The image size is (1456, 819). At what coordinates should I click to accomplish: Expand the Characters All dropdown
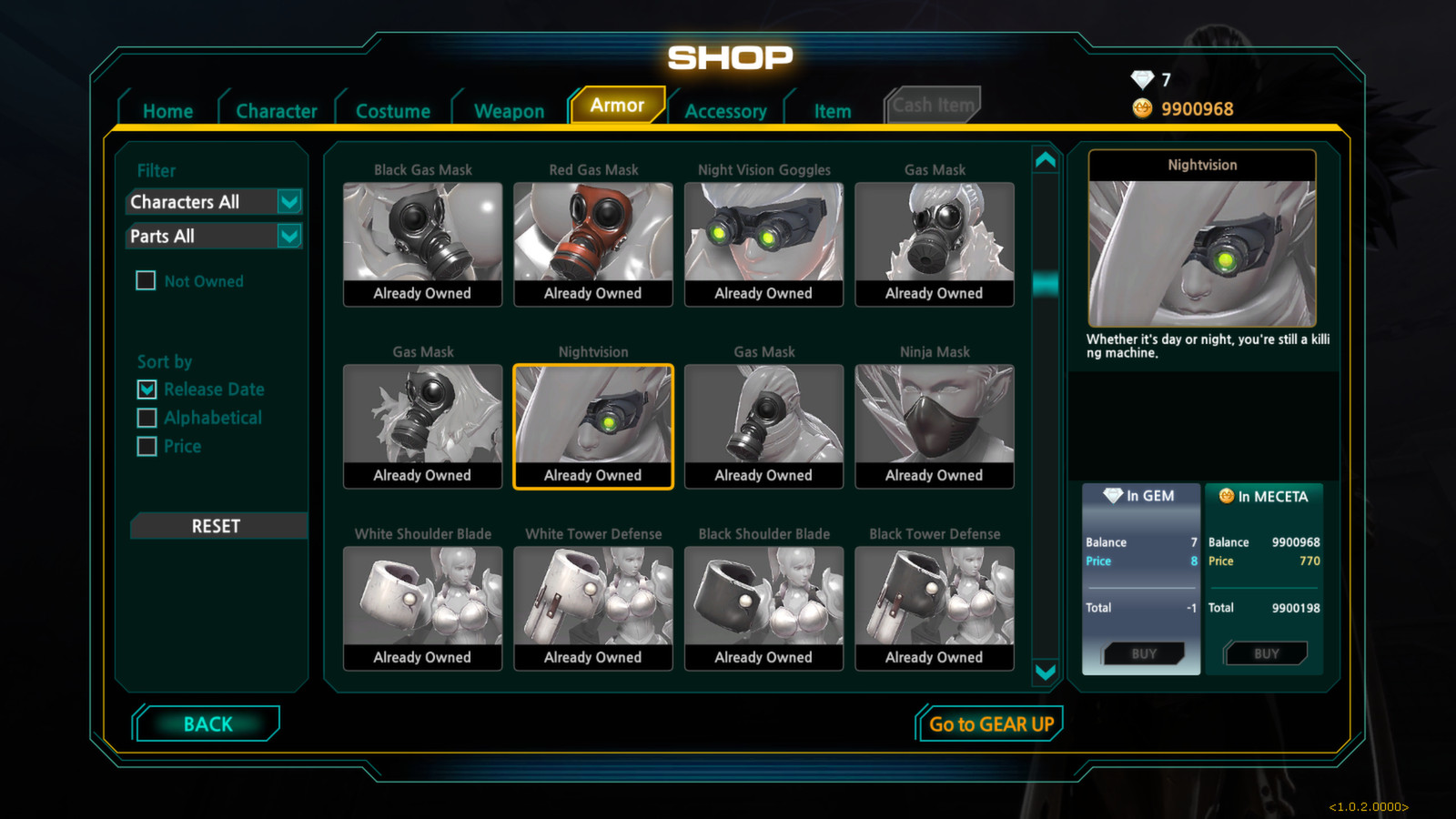(x=289, y=201)
